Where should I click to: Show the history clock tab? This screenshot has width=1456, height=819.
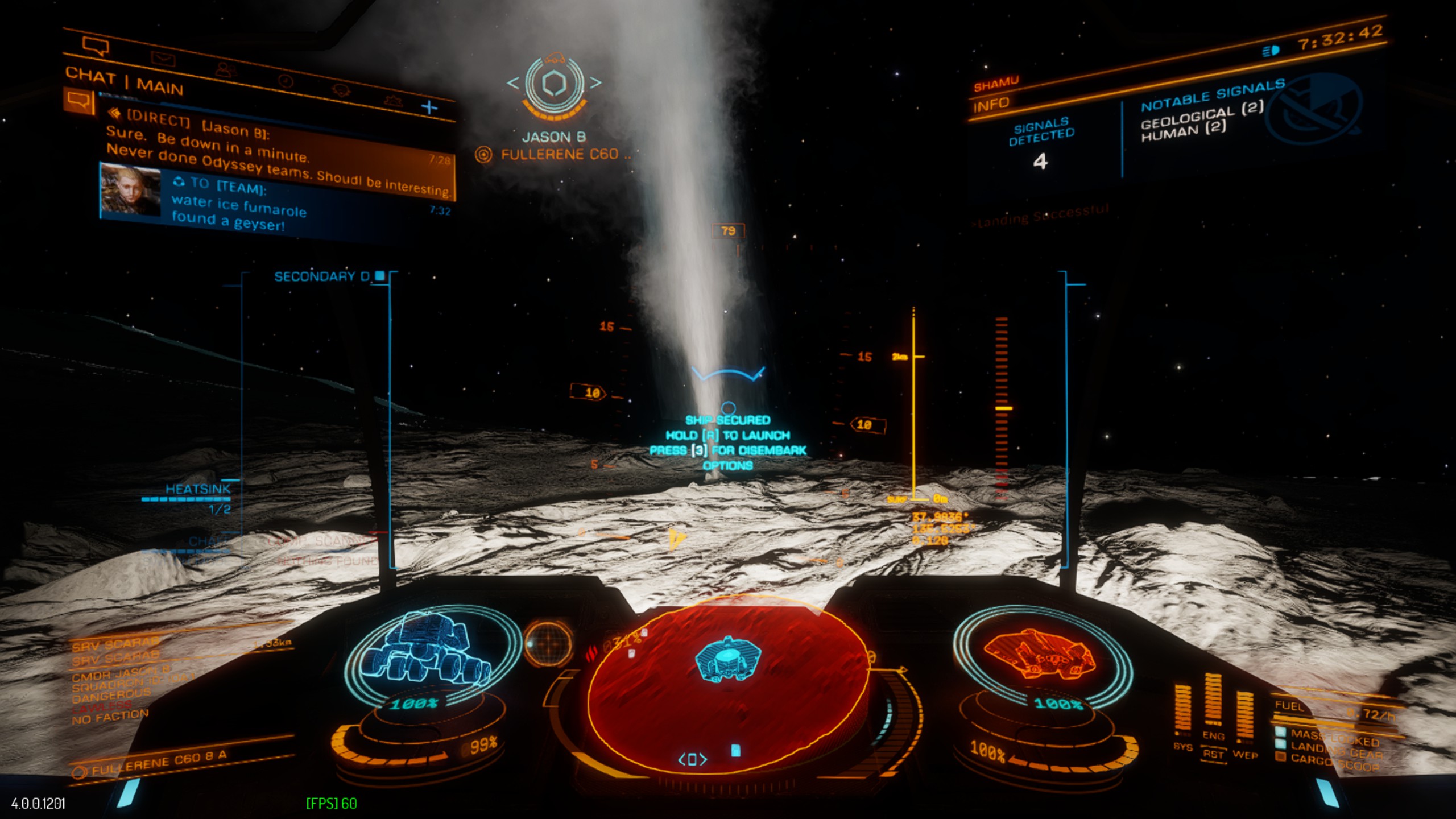pyautogui.click(x=286, y=81)
